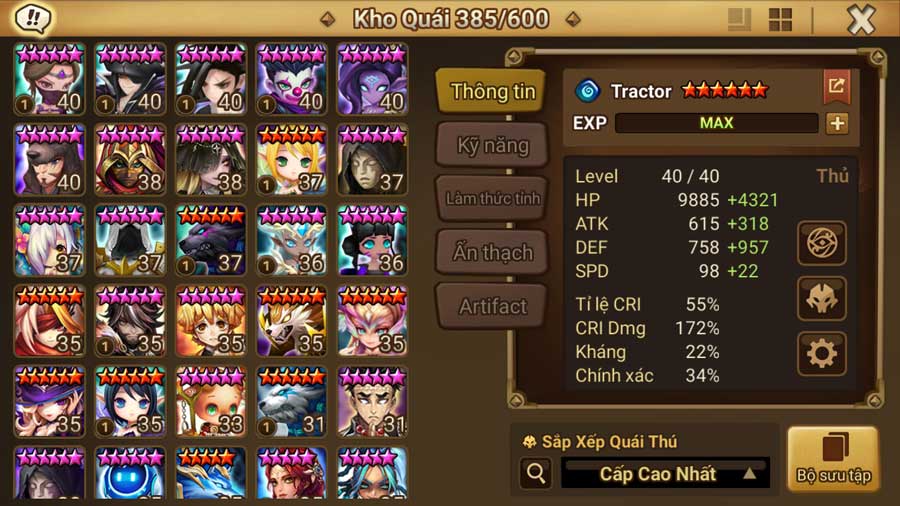Image resolution: width=900 pixels, height=506 pixels.
Task: Close the monster storage window
Action: pyautogui.click(x=860, y=19)
